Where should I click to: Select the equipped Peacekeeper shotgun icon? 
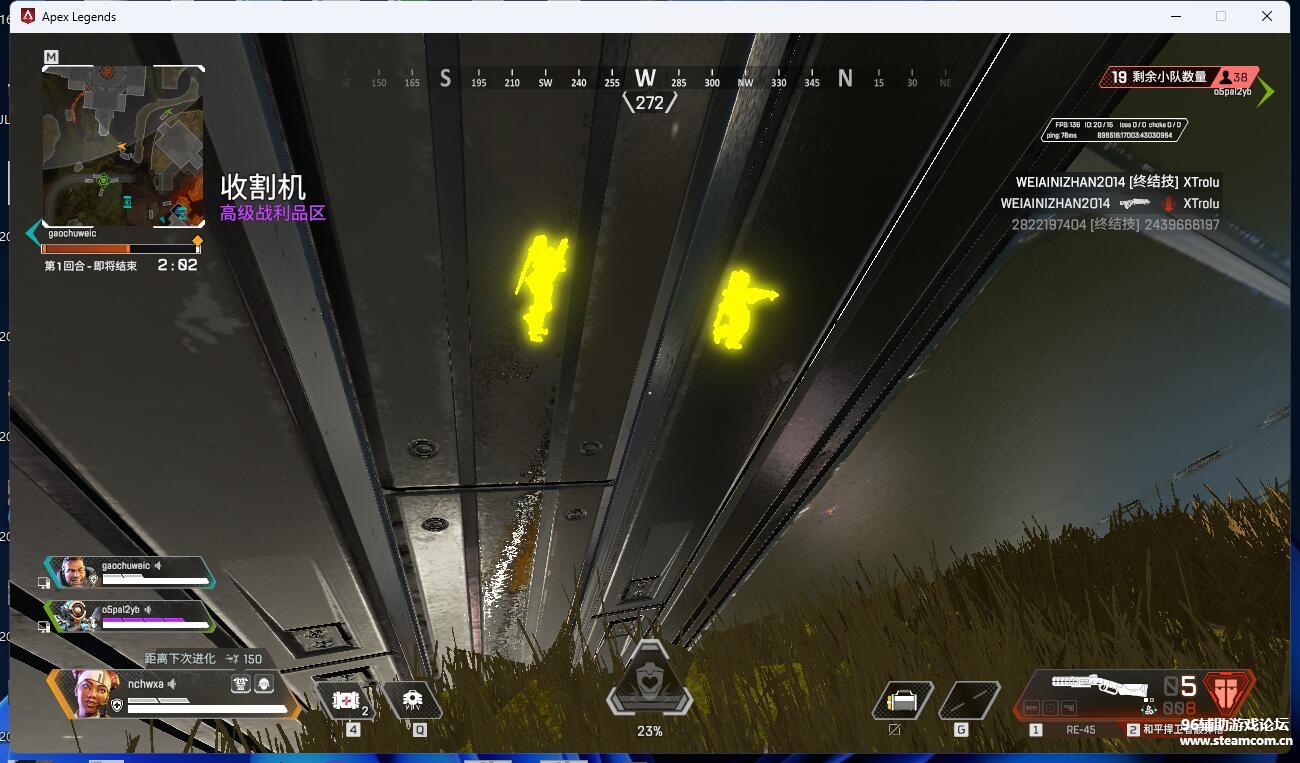click(1098, 687)
